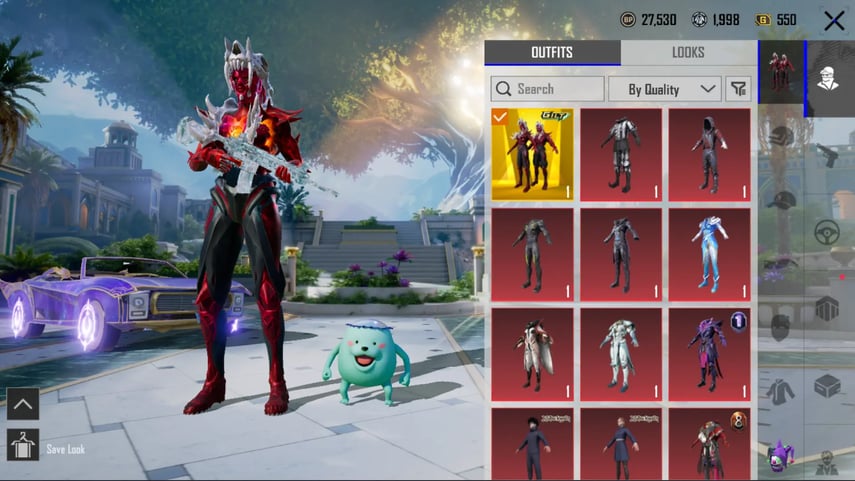
Task: Select the white caped outfit with red lining
Action: 532,354
